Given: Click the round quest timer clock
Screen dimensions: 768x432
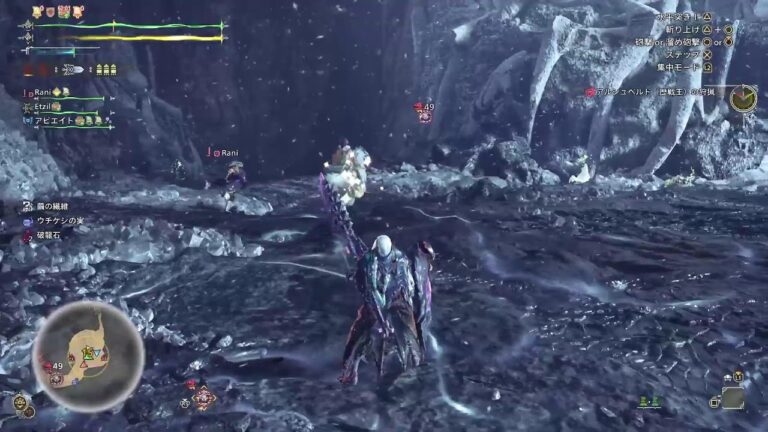Looking at the screenshot, I should (x=743, y=99).
